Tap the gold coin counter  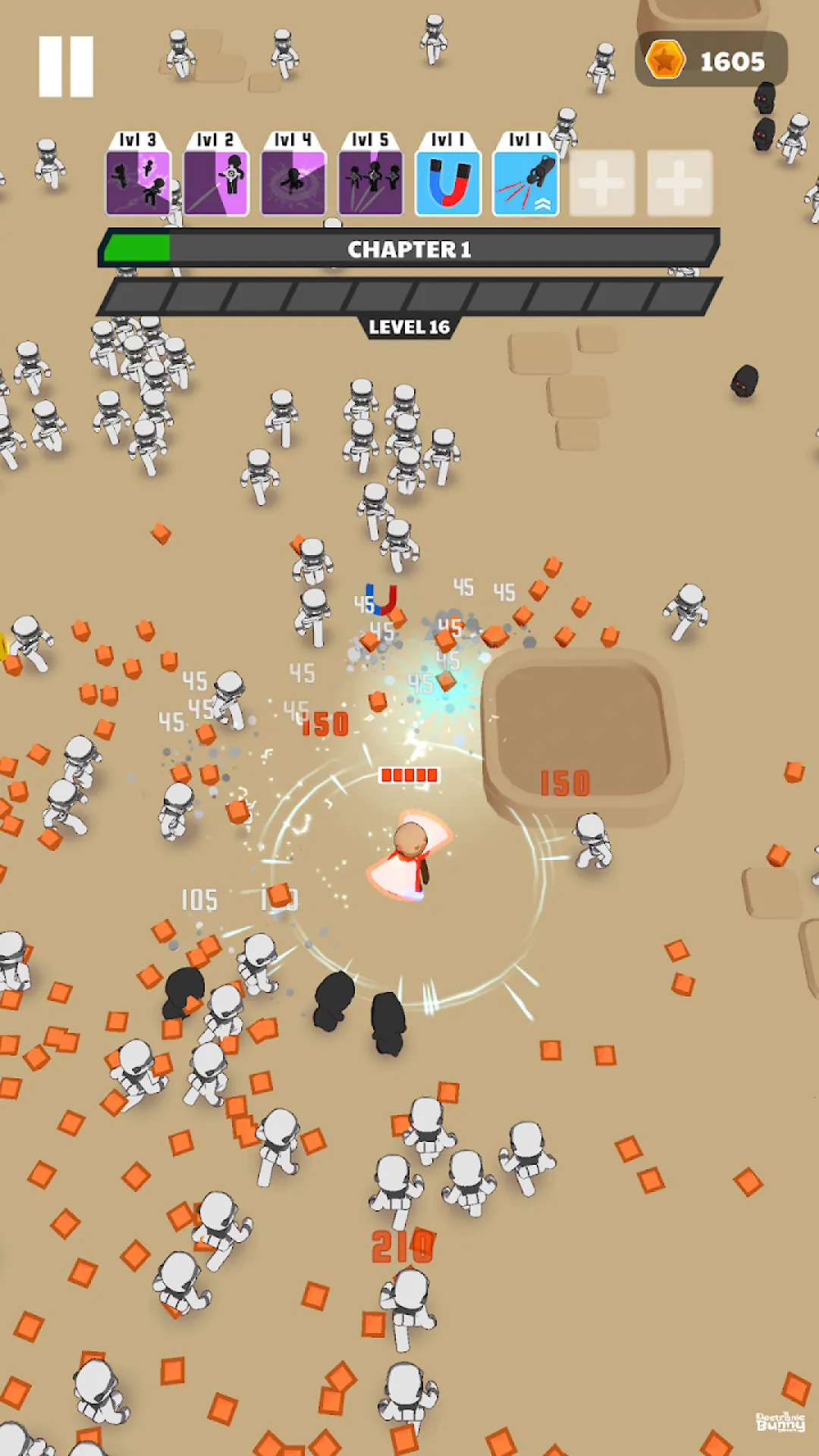coord(711,60)
